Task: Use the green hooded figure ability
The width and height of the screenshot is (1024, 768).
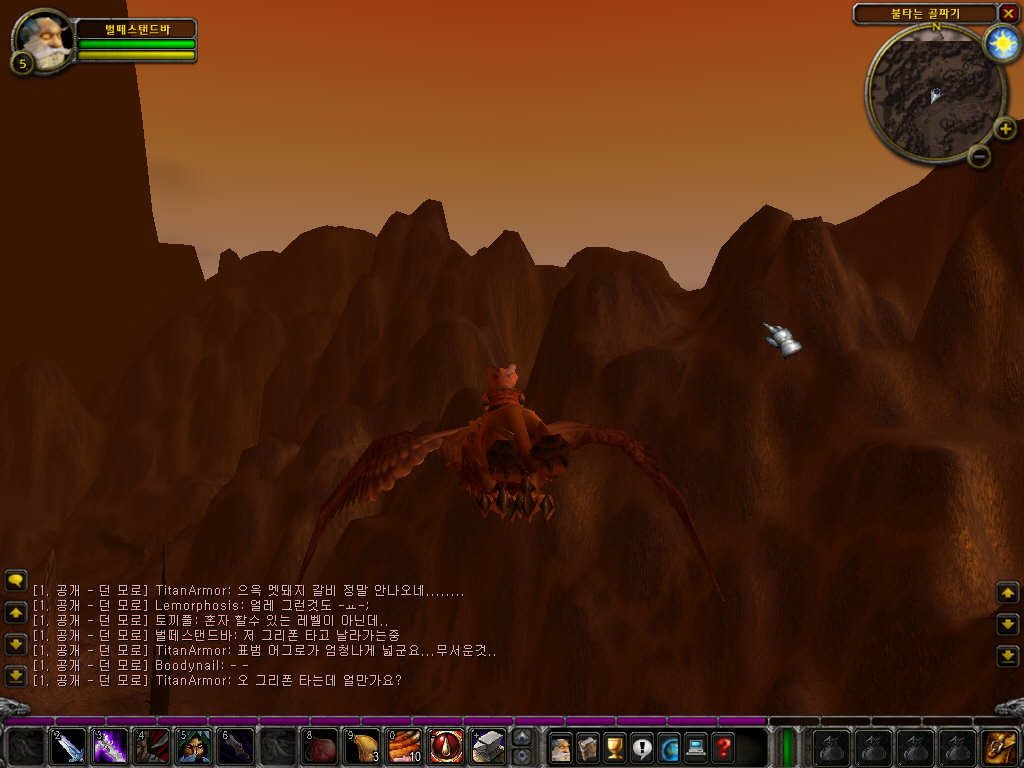Action: click(x=194, y=747)
